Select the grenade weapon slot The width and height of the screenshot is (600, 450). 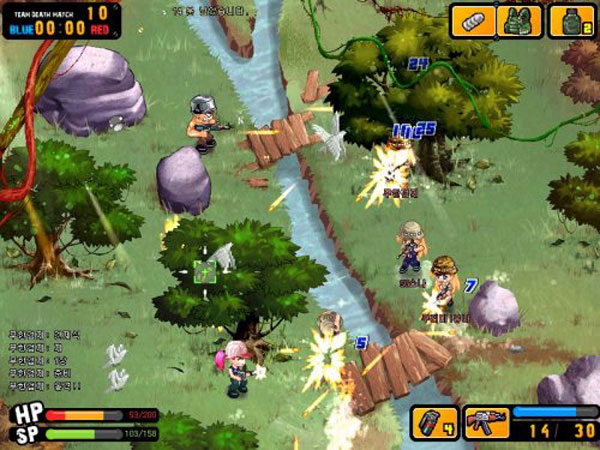point(435,423)
